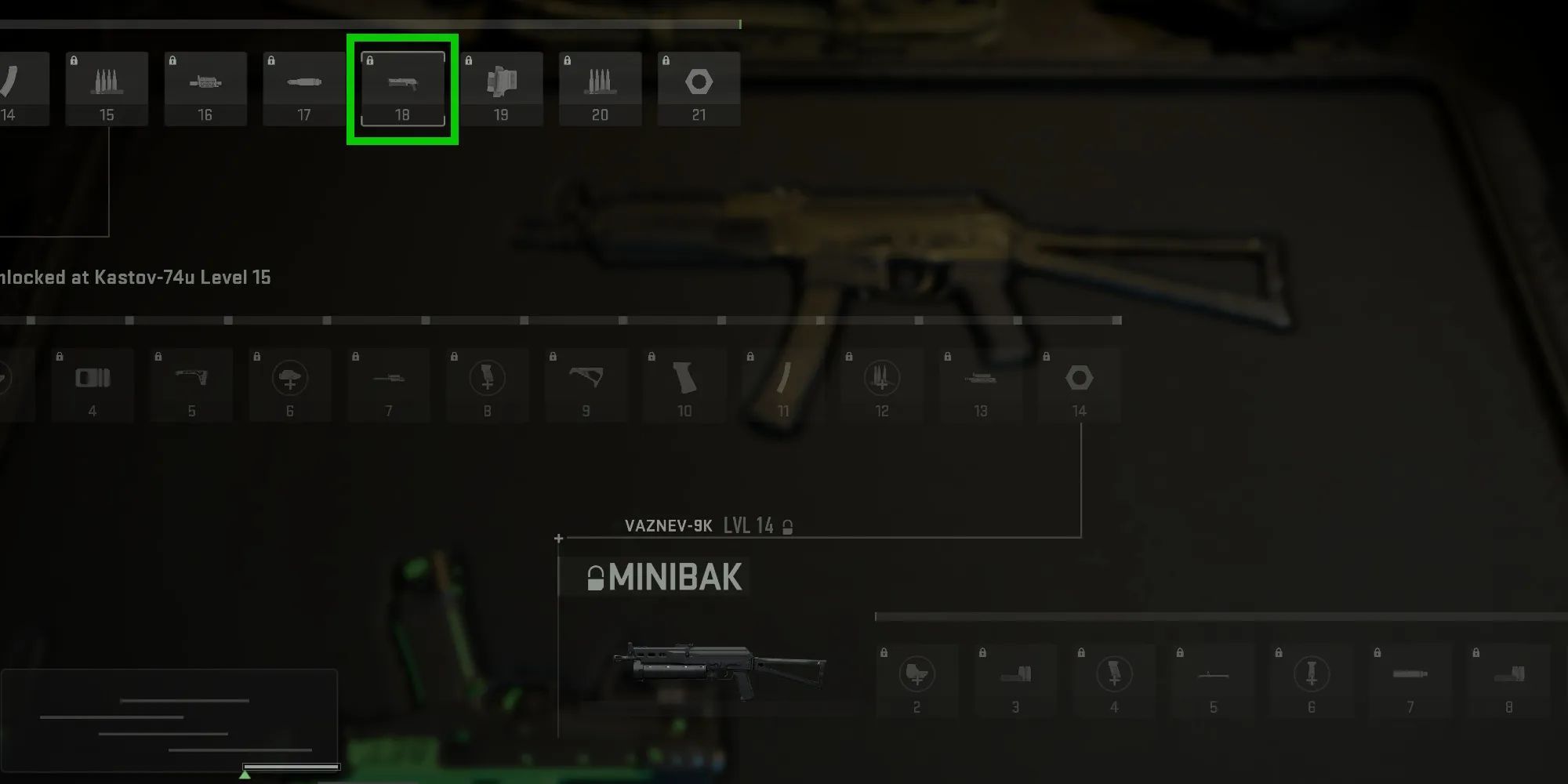Select the level 21 receiver nut icon

click(699, 86)
